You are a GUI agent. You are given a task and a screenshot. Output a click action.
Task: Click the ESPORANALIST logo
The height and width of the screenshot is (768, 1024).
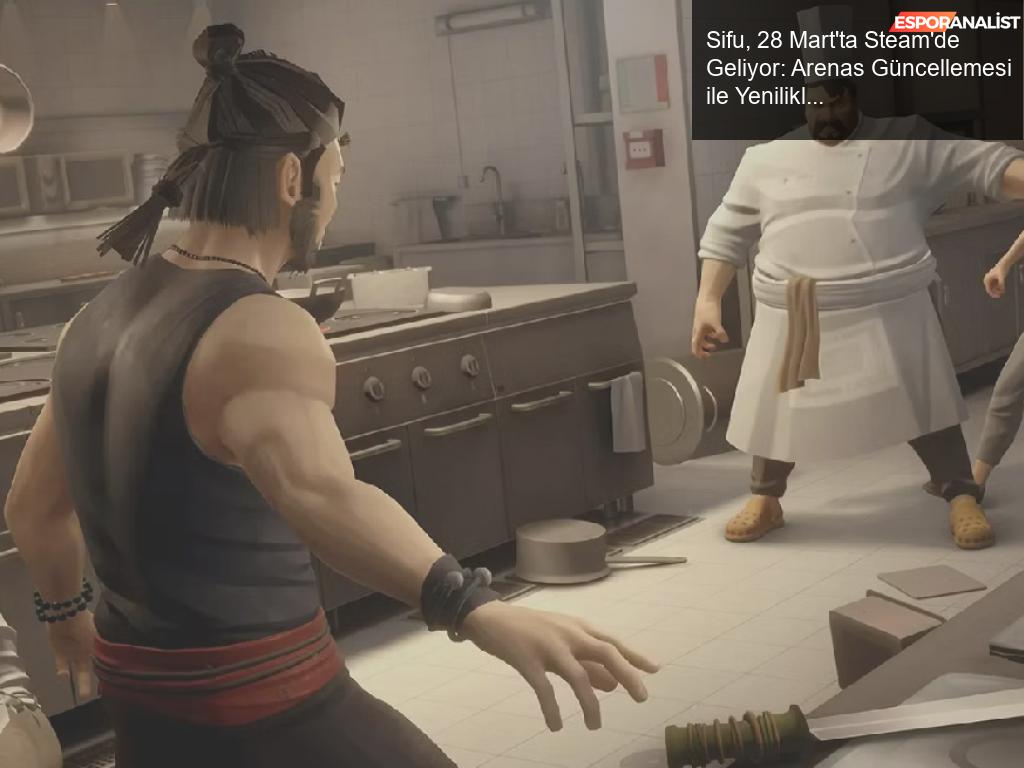(955, 21)
